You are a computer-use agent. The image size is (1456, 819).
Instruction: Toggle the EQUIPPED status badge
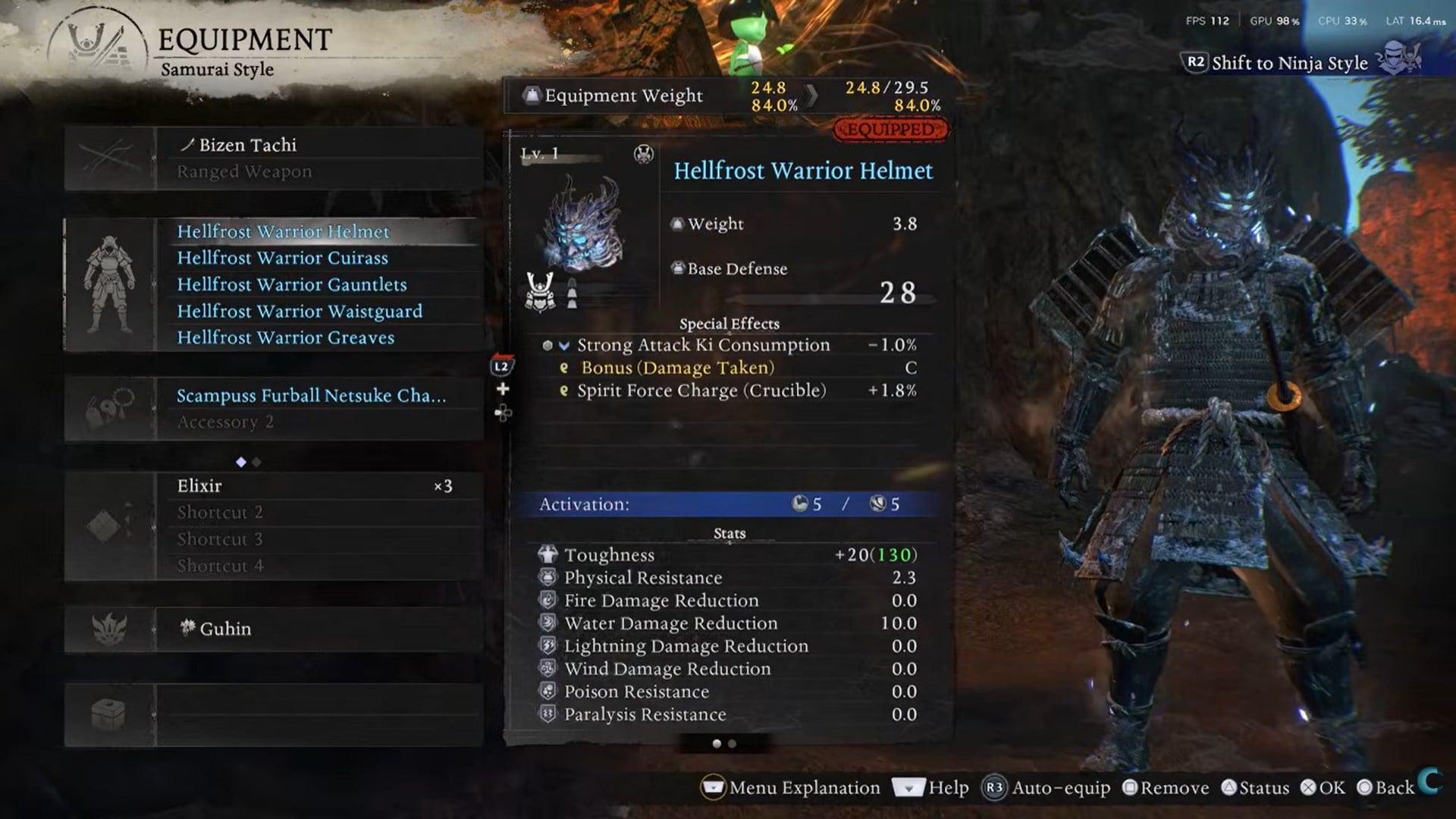point(890,130)
